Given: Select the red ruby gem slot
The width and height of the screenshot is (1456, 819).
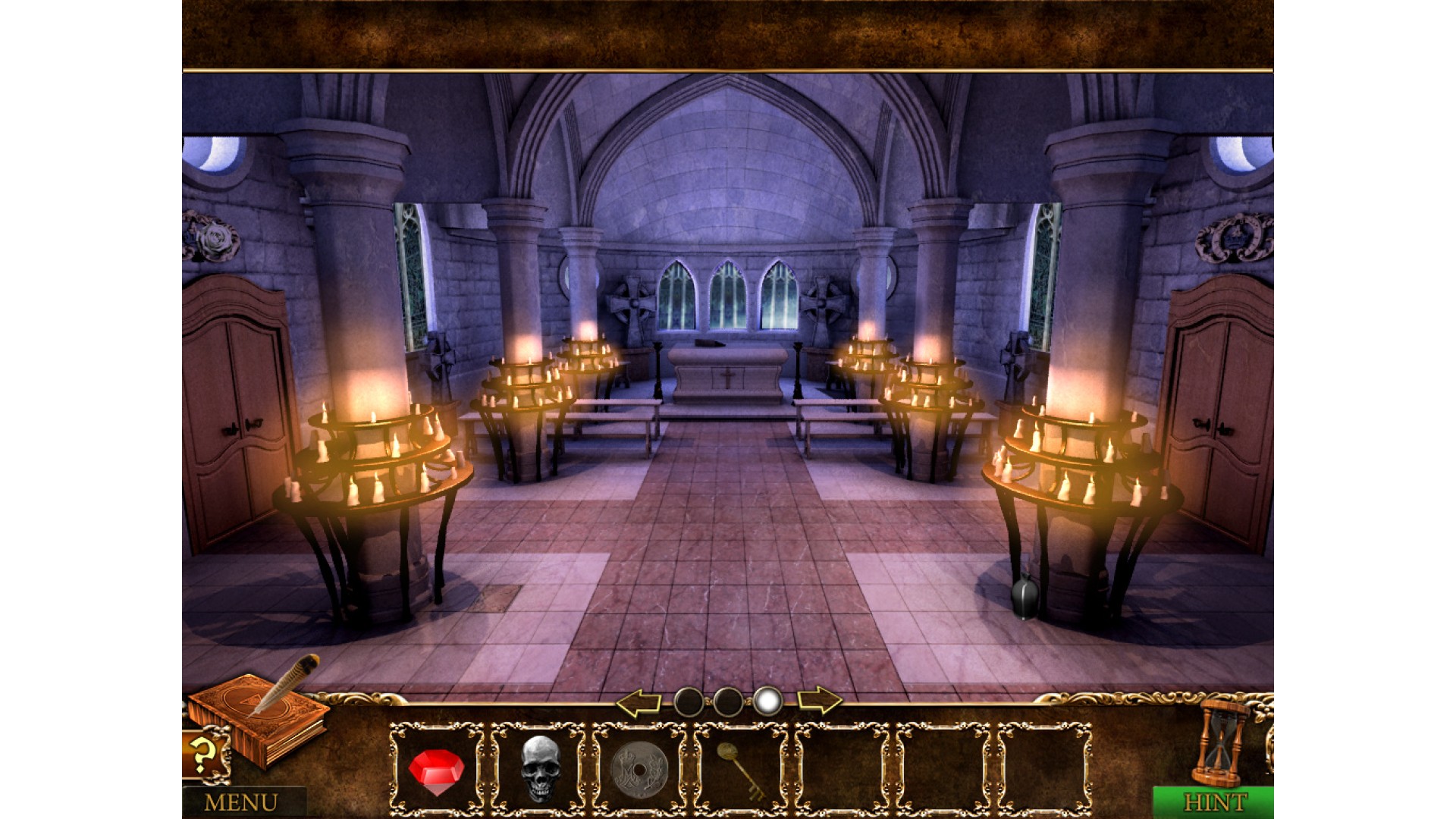Looking at the screenshot, I should click(436, 770).
